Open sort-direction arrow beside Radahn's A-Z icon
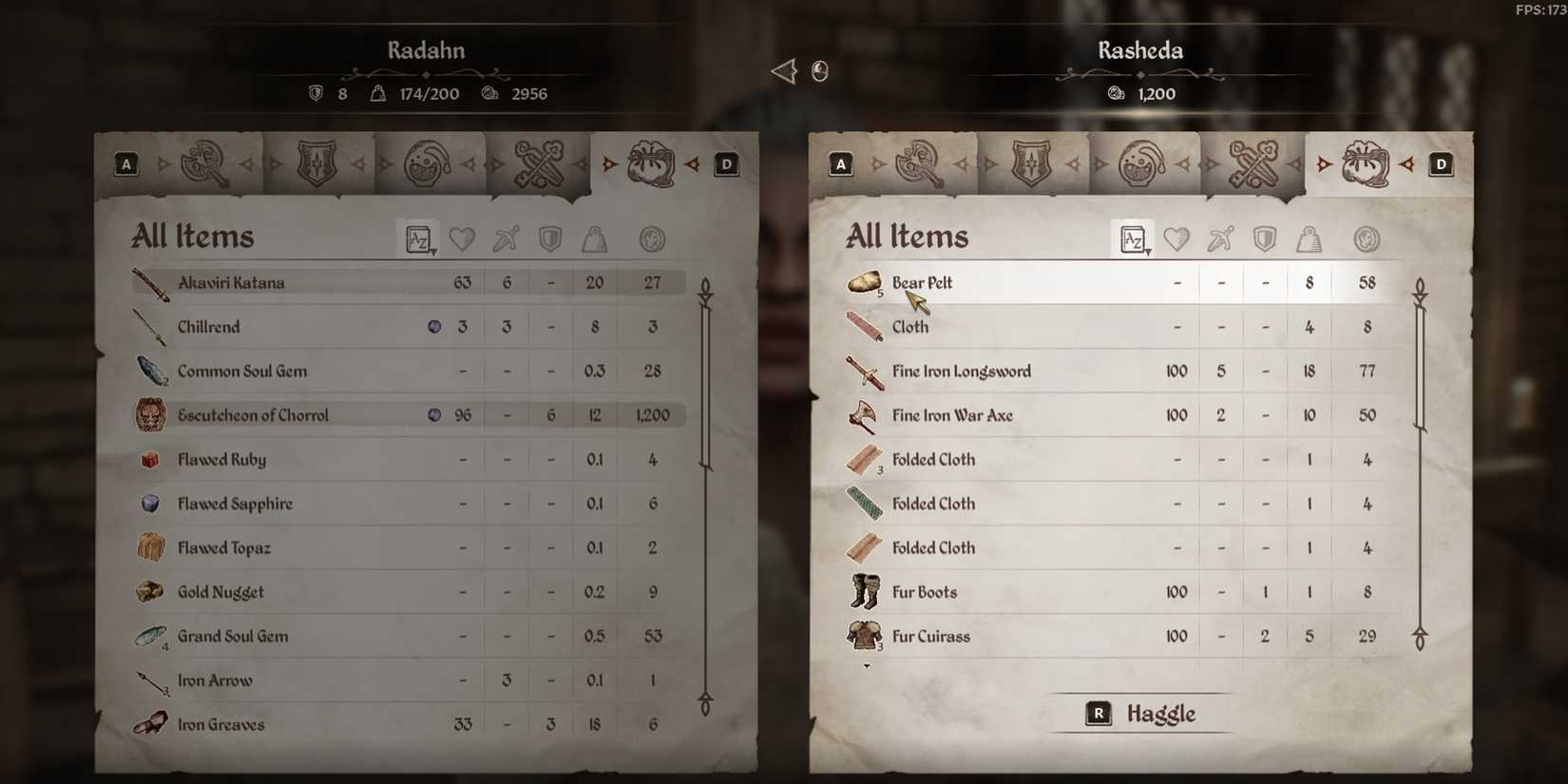The width and height of the screenshot is (1568, 784). pos(435,249)
